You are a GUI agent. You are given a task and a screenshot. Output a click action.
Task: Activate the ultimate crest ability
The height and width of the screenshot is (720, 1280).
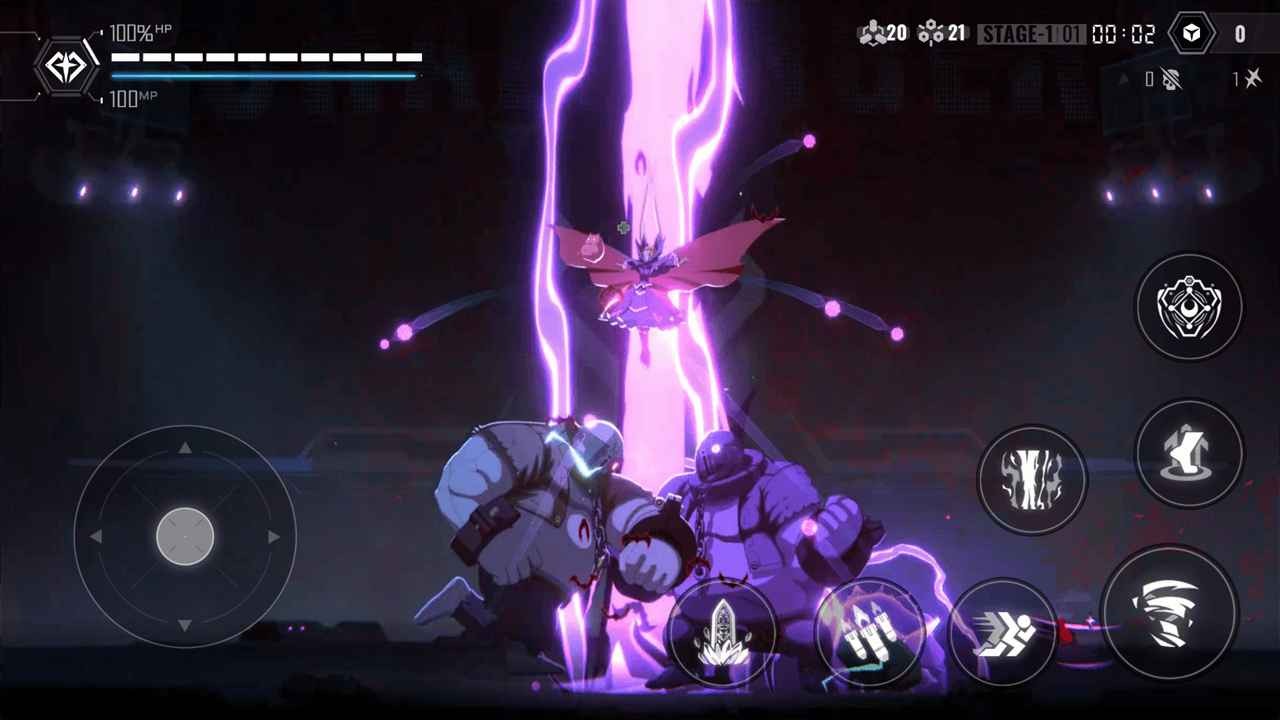pyautogui.click(x=1188, y=306)
